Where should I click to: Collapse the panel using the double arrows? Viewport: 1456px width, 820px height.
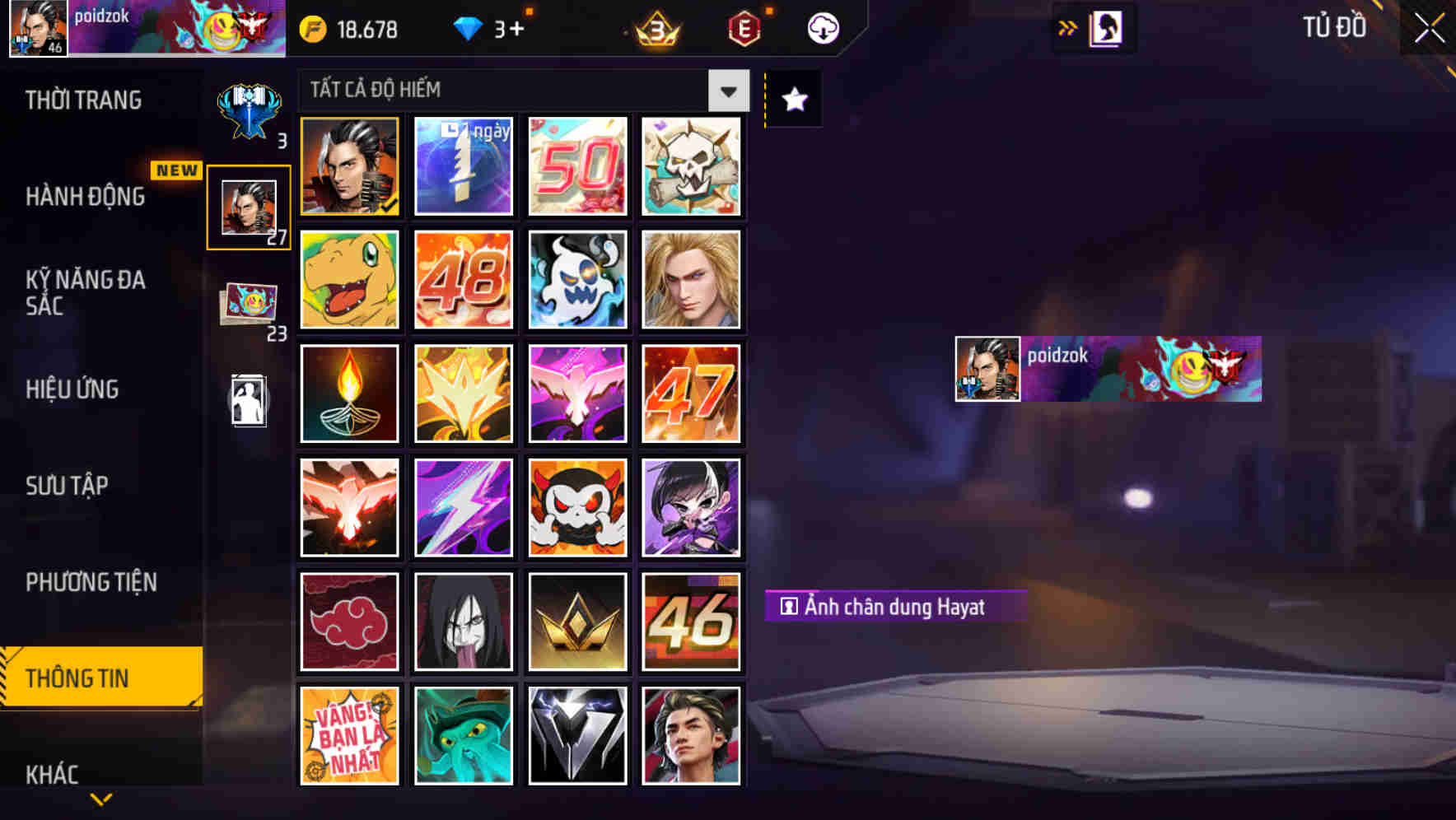(x=1069, y=27)
